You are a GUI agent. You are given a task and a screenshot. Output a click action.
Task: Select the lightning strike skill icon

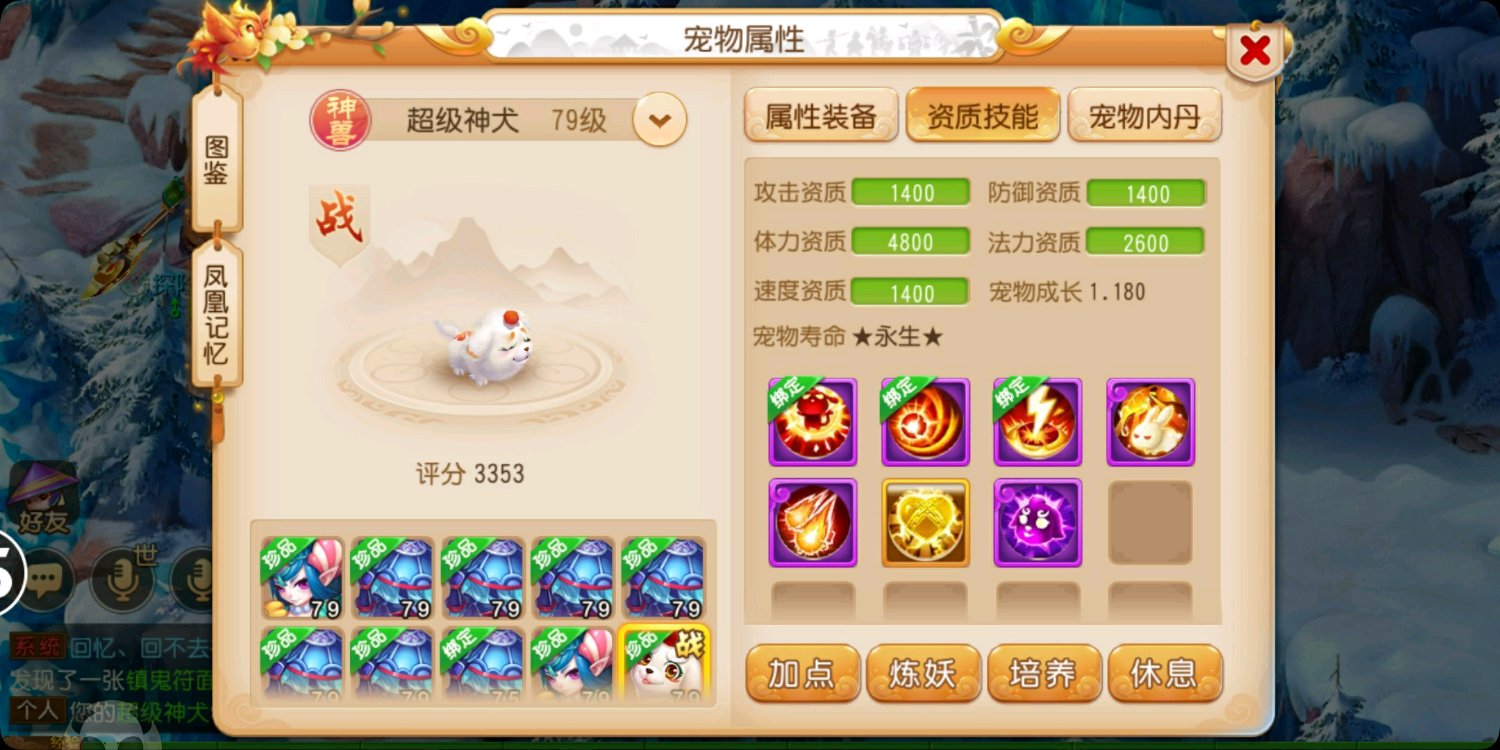point(1037,420)
